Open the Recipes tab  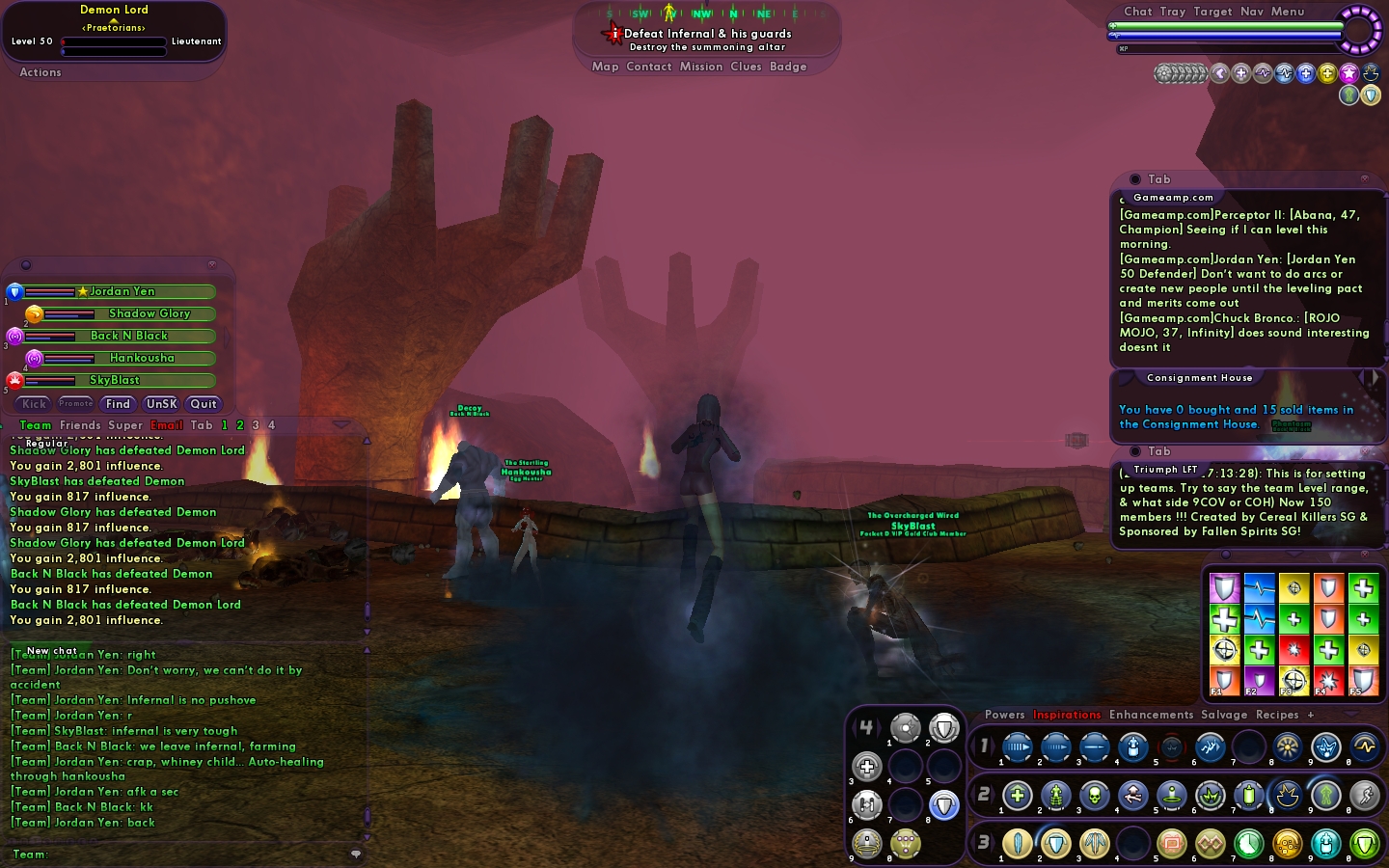pos(1277,715)
